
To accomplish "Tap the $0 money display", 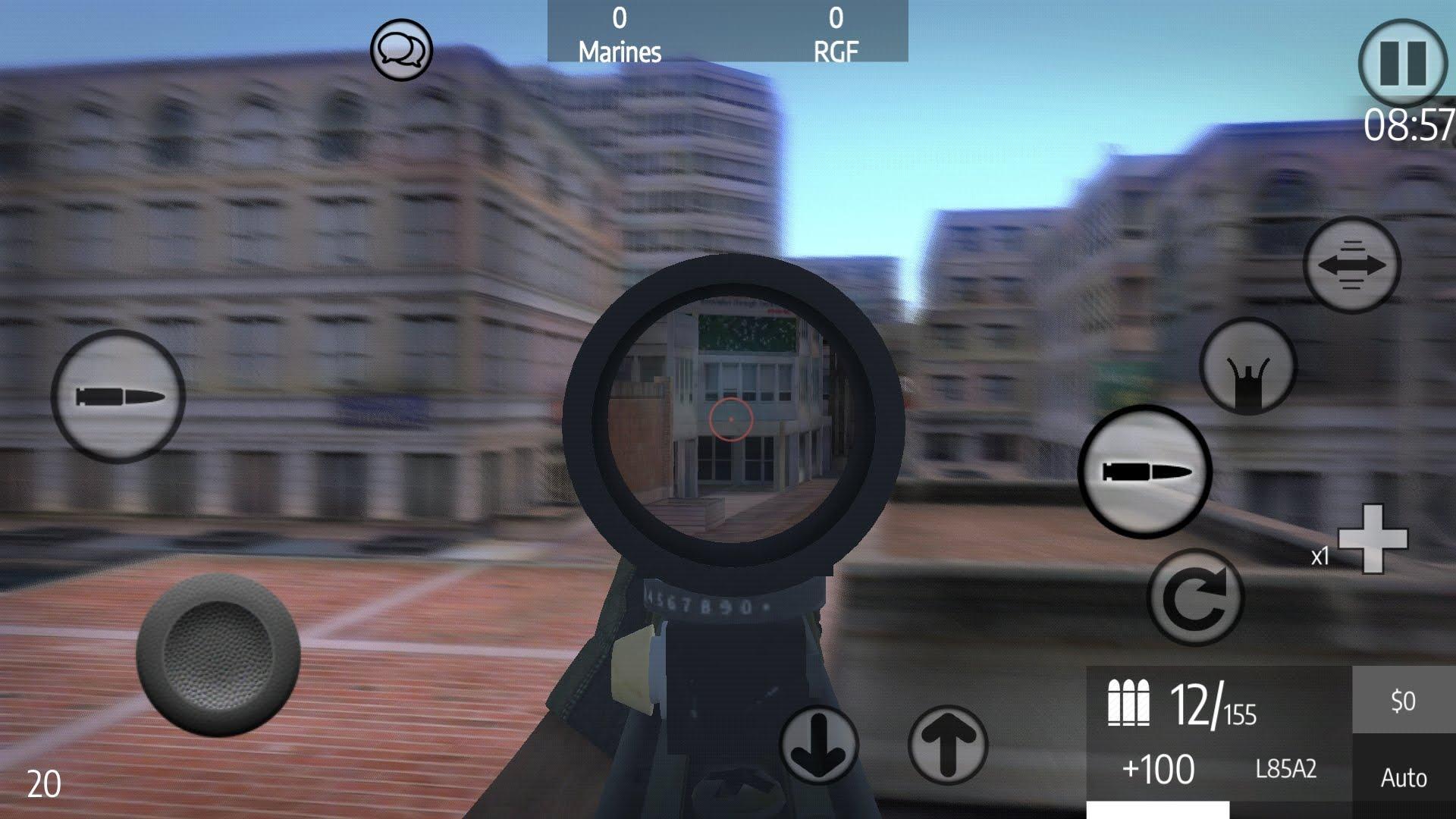I will (1402, 701).
